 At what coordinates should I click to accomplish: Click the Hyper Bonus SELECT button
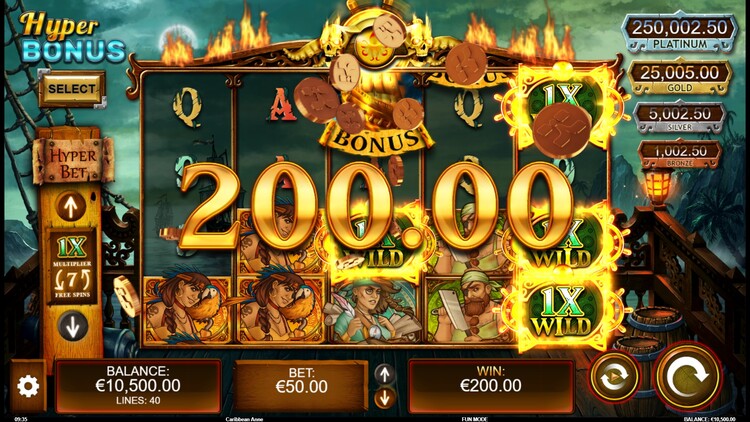pyautogui.click(x=72, y=89)
